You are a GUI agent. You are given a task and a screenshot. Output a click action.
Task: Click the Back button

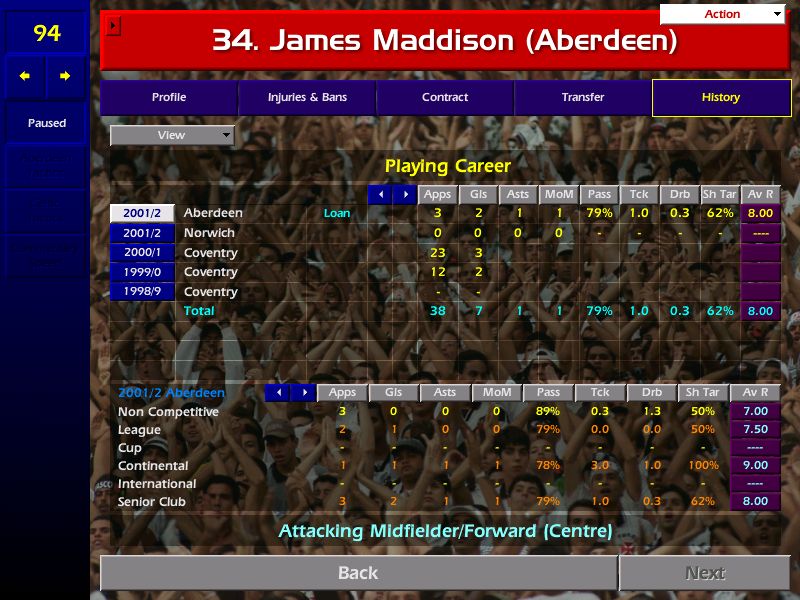[358, 573]
